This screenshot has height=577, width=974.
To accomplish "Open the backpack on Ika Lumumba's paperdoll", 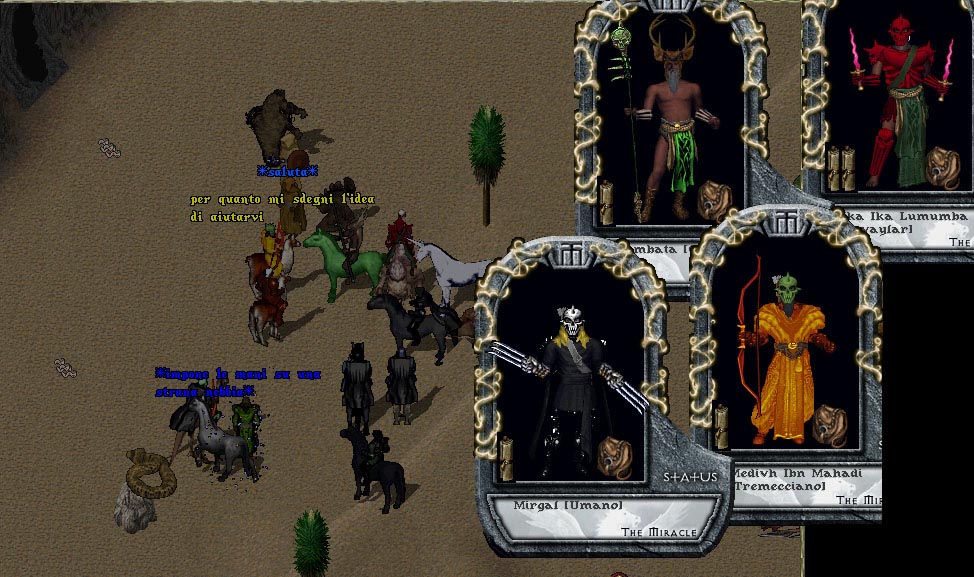I will pyautogui.click(x=942, y=166).
